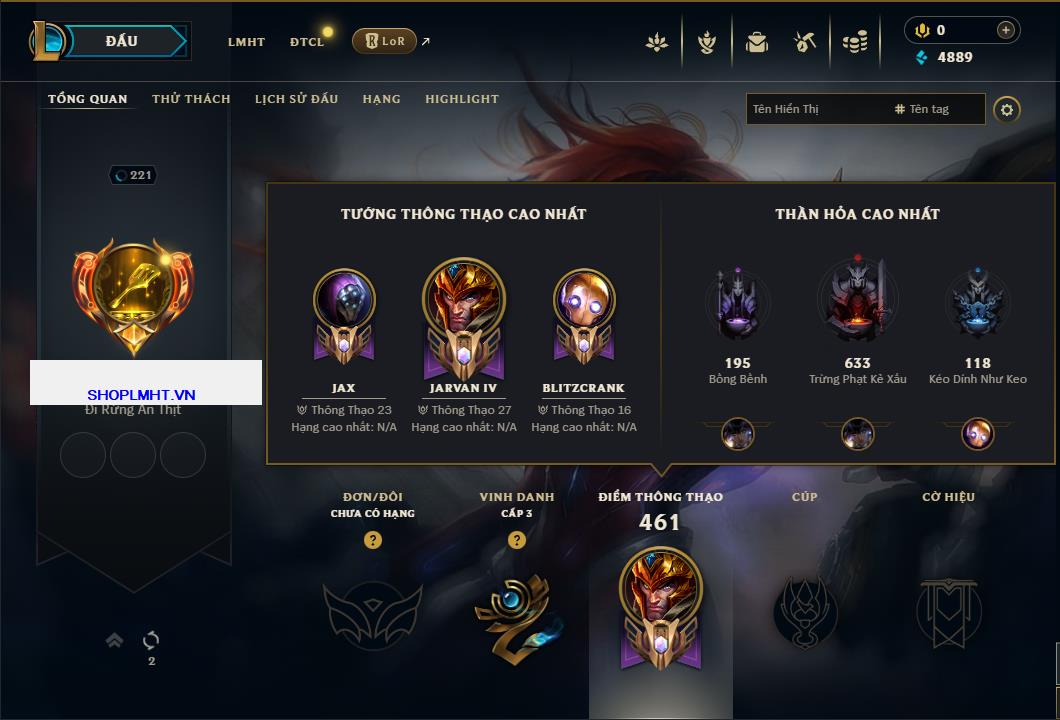Launch the LoR link button

[384, 41]
